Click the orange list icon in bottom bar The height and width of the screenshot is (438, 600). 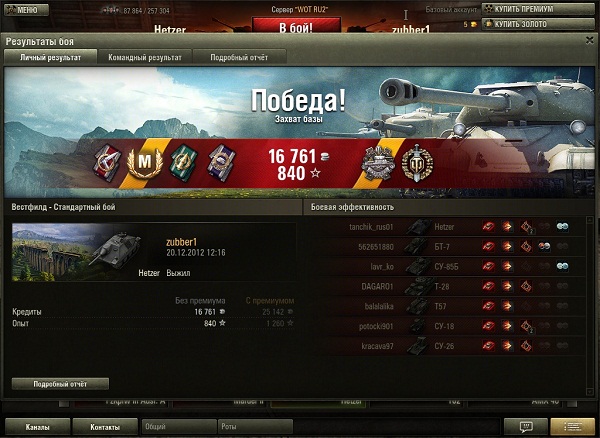pos(572,427)
